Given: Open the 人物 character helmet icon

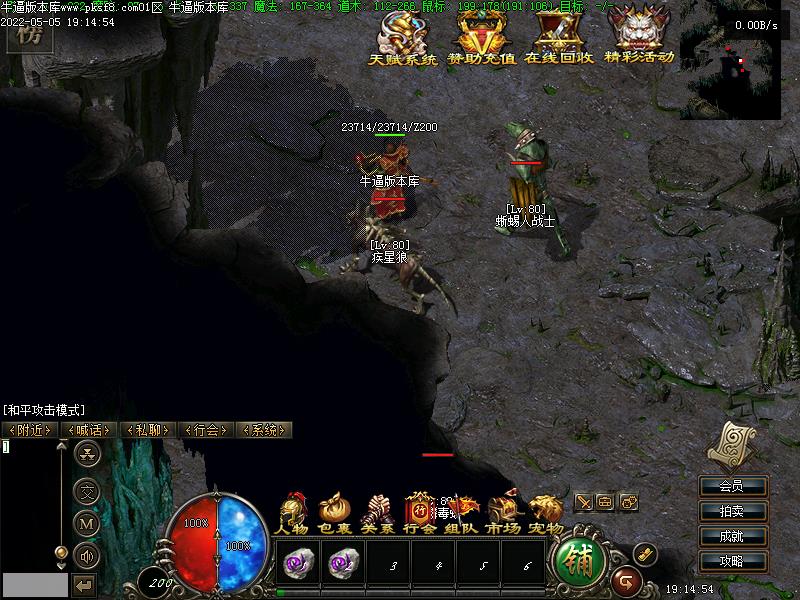Looking at the screenshot, I should pos(293,514).
